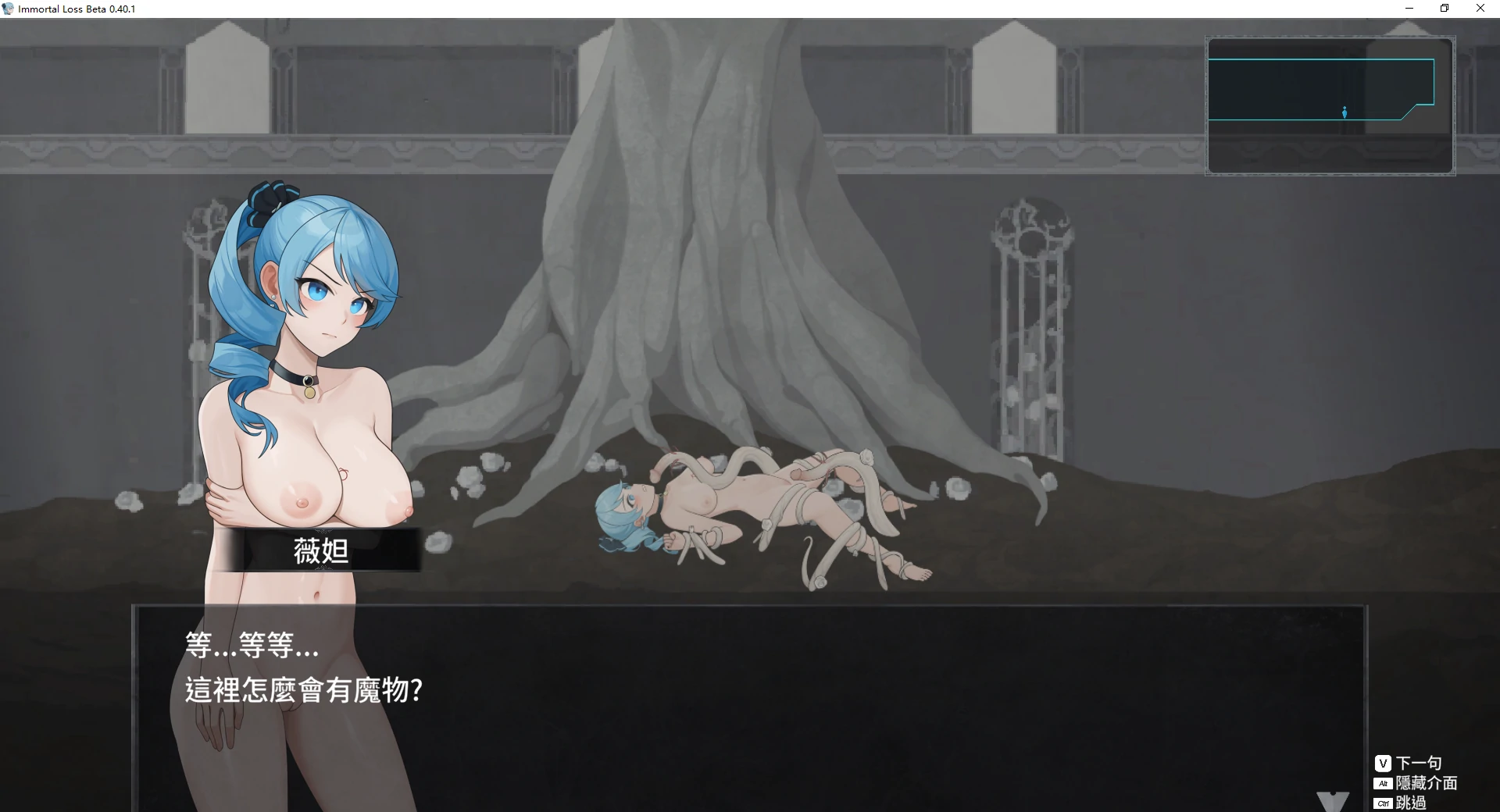Click the Alt key icon to hide interface
Image resolution: width=1500 pixels, height=812 pixels.
[1383, 783]
